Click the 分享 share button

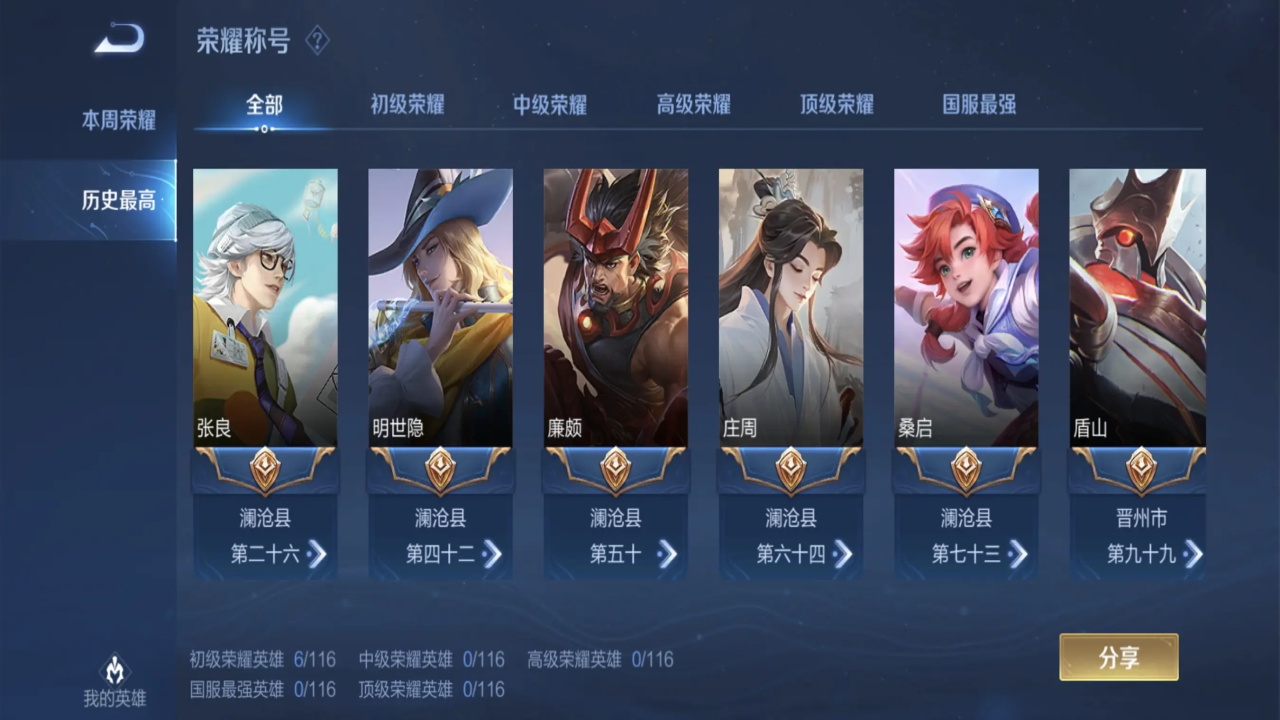point(1118,657)
